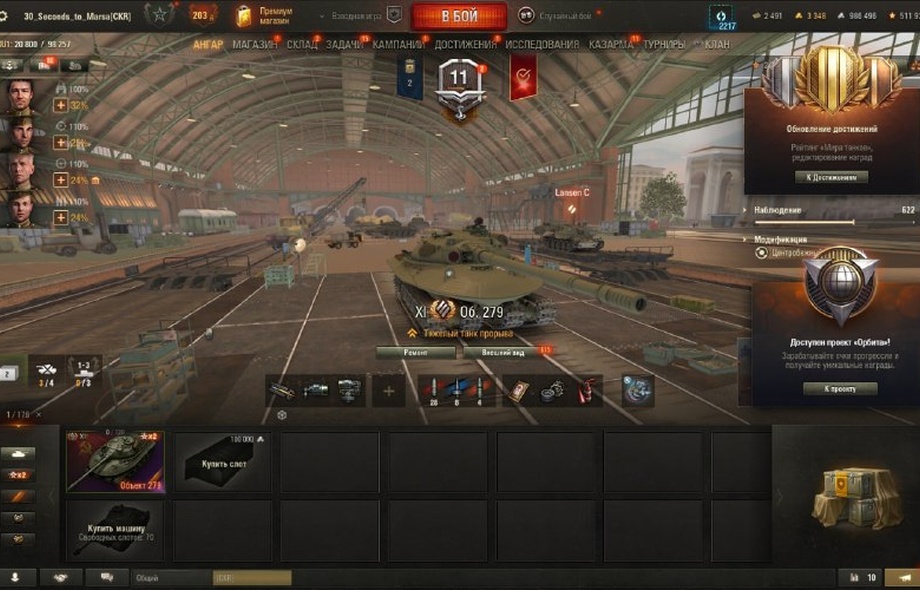Switch to the «СКЛАД» depot tab
The image size is (920, 590).
point(301,45)
